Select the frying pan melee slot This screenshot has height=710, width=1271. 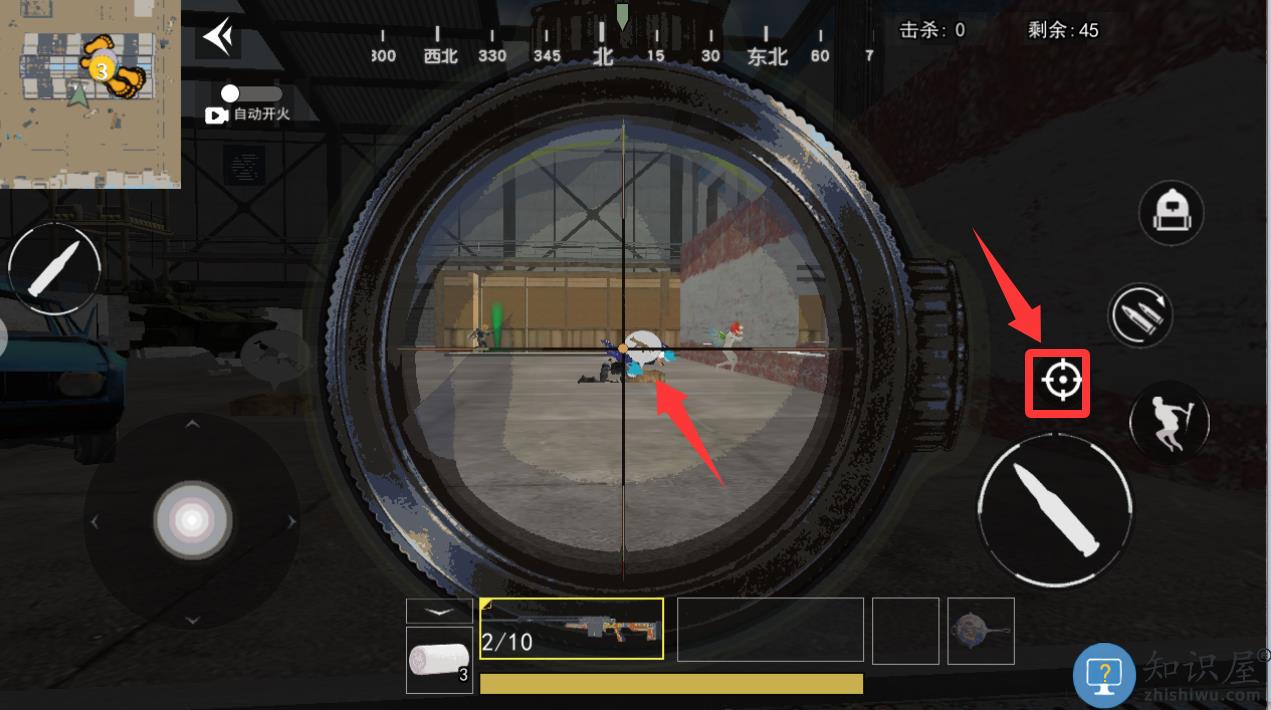tap(980, 630)
